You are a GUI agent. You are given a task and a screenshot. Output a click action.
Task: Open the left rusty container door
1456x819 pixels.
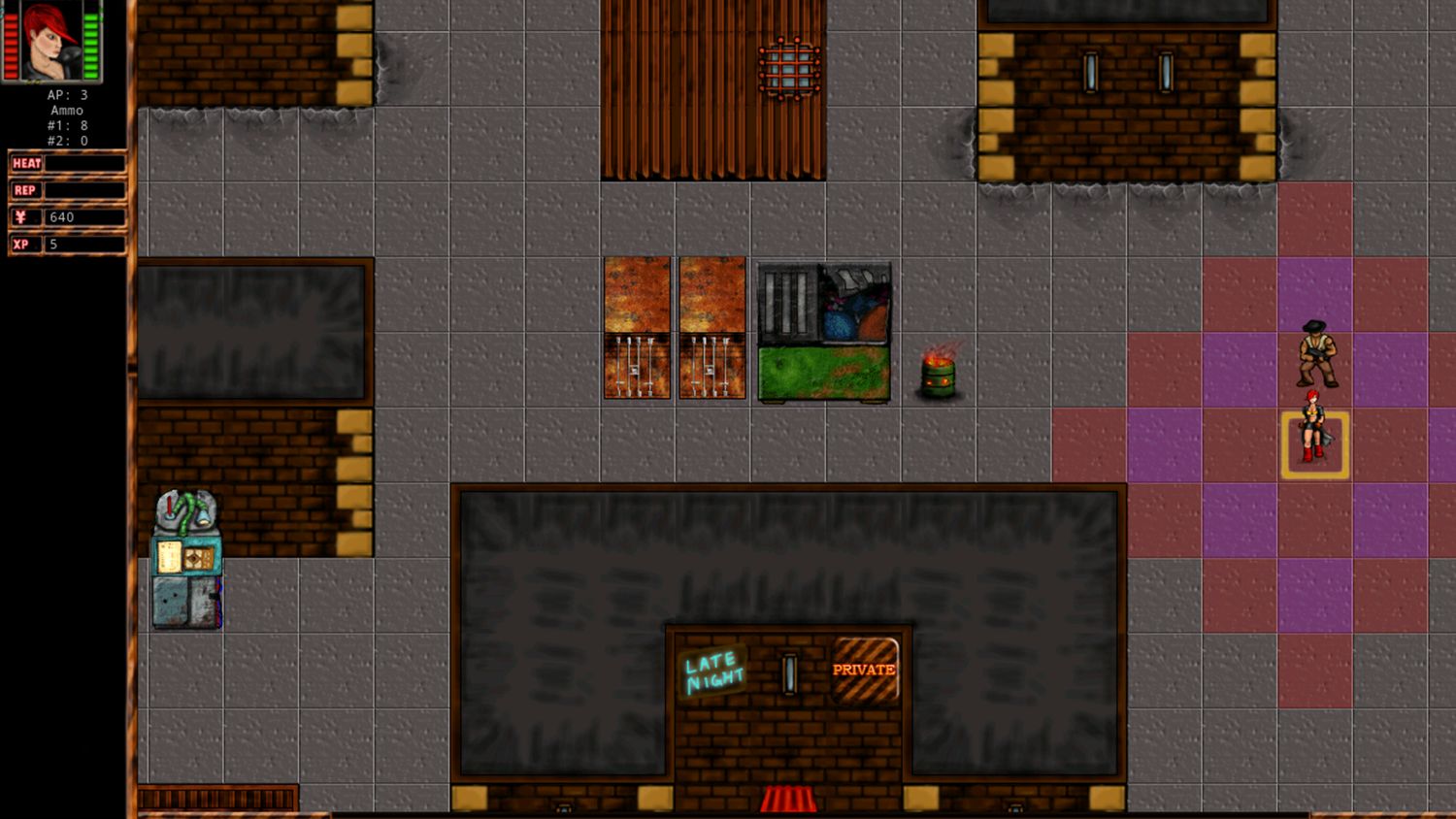coord(636,330)
